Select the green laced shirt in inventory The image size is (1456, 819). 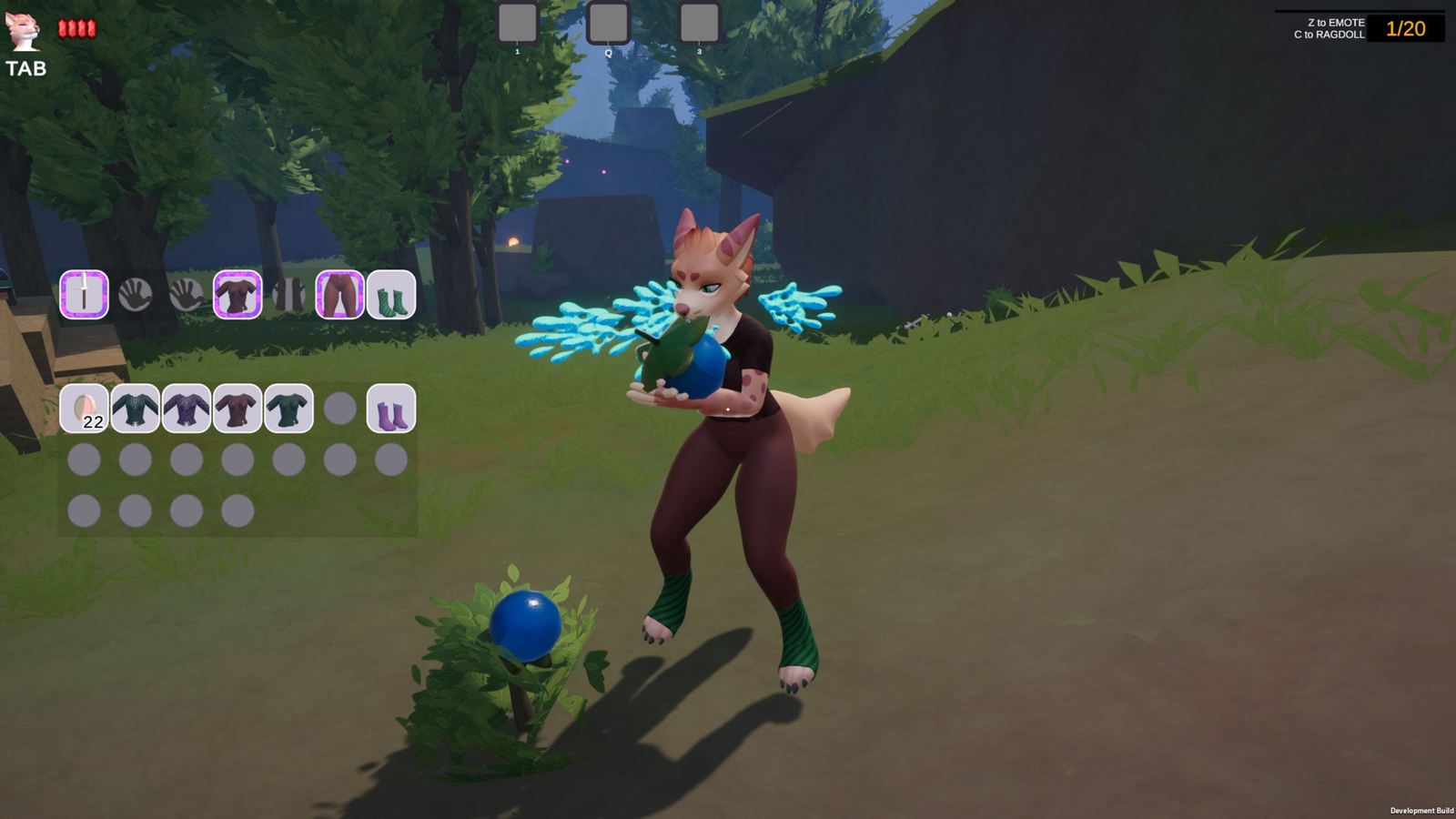136,408
